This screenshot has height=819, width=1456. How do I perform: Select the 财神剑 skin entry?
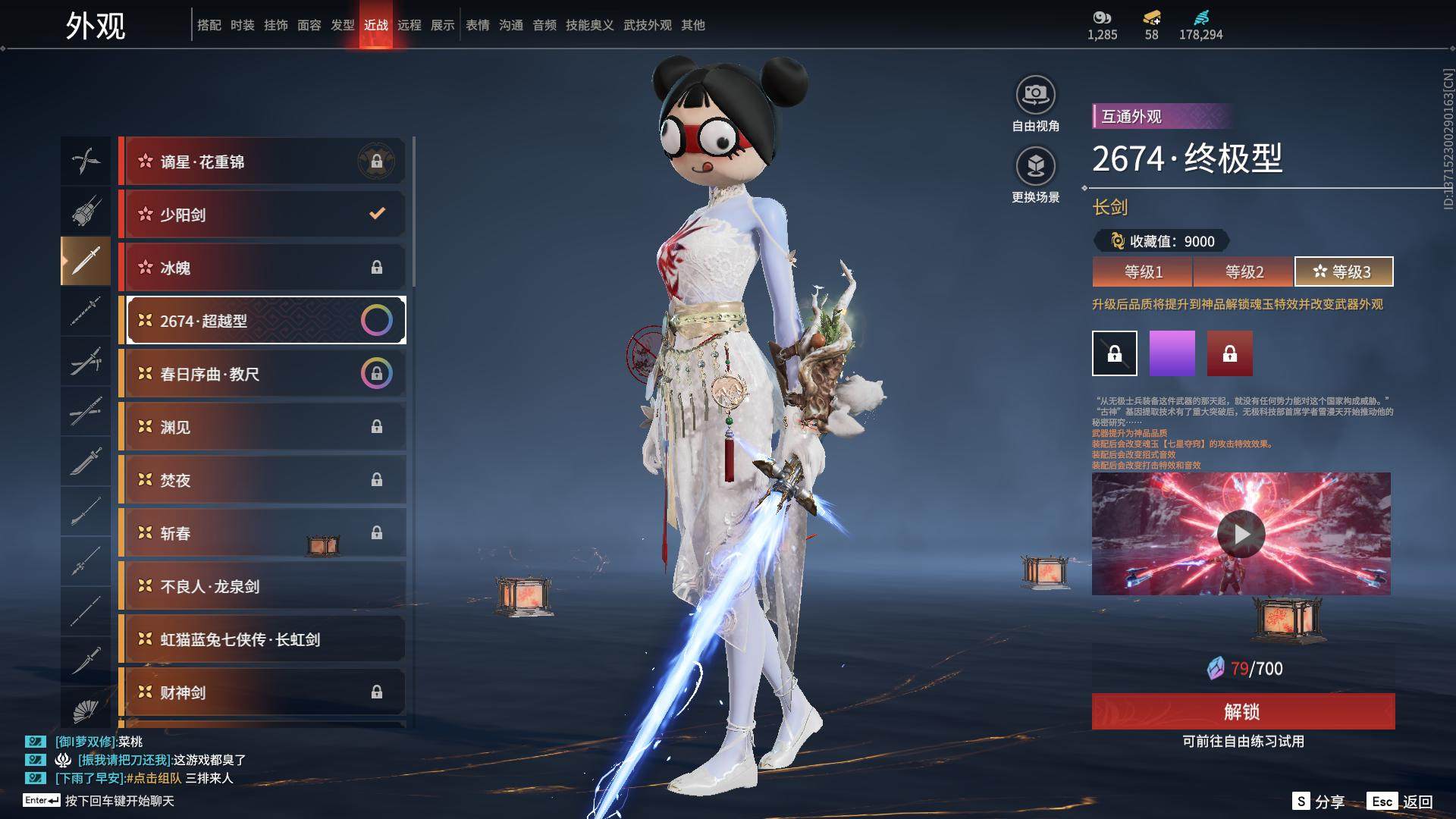(x=262, y=692)
